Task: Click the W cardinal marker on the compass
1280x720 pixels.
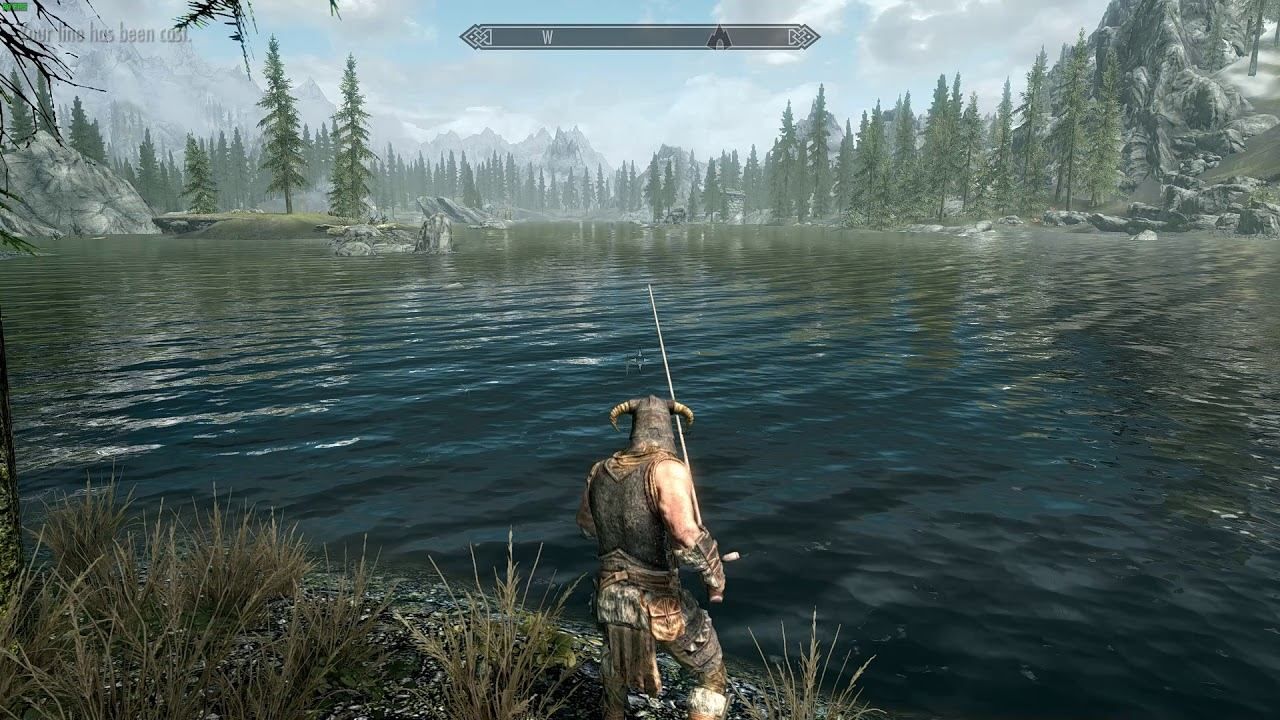Action: [548, 35]
